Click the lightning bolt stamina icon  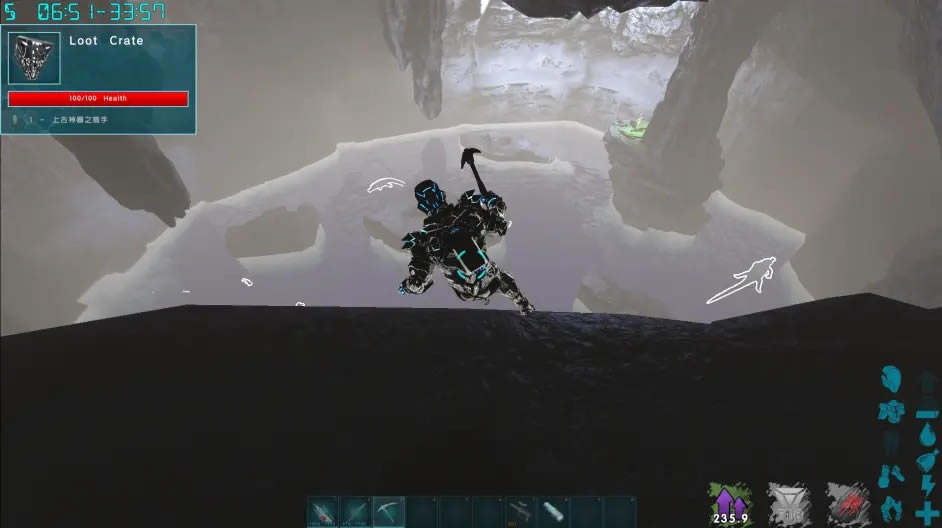927,487
